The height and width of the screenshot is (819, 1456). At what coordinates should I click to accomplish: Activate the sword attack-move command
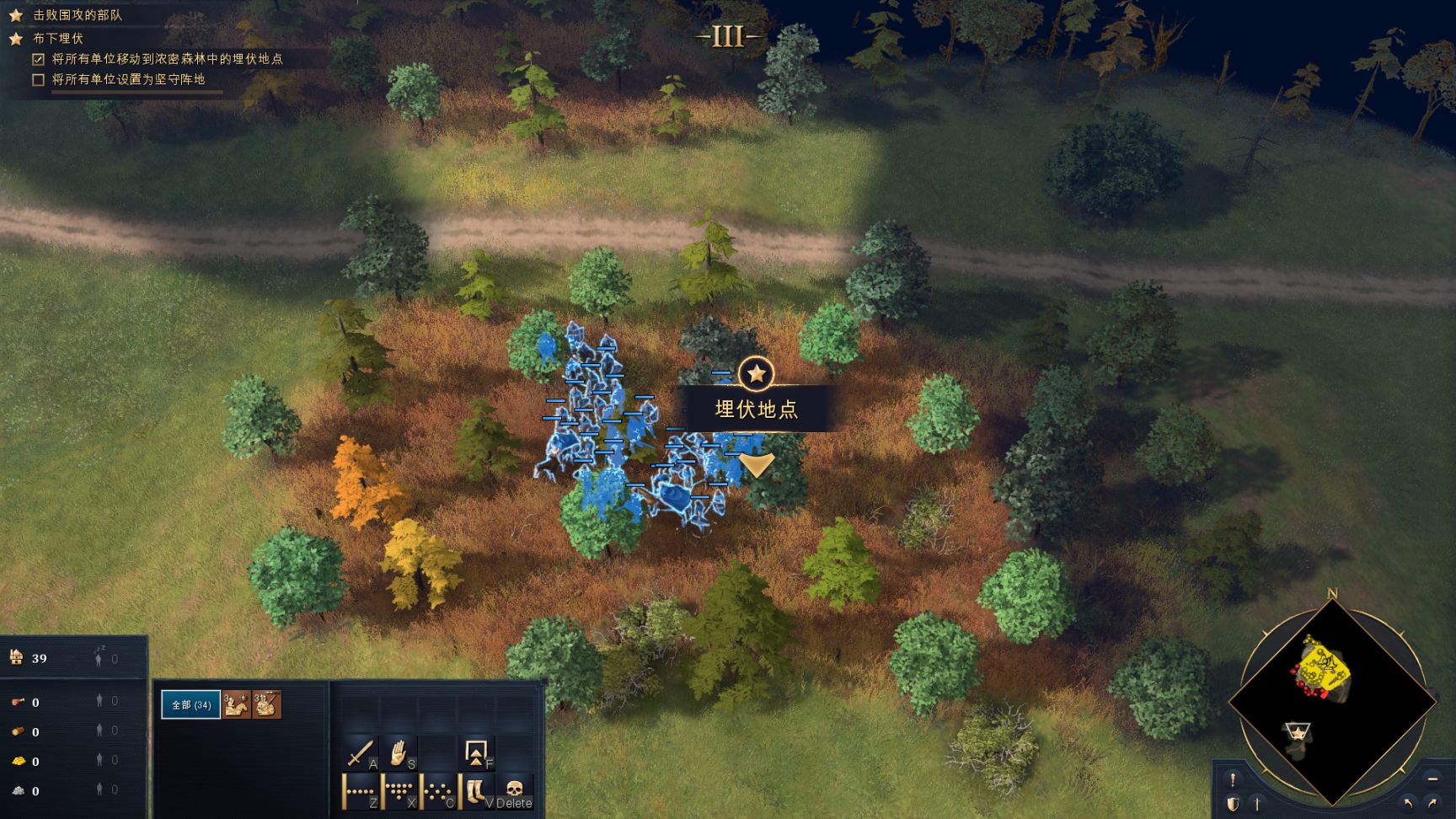(x=361, y=752)
